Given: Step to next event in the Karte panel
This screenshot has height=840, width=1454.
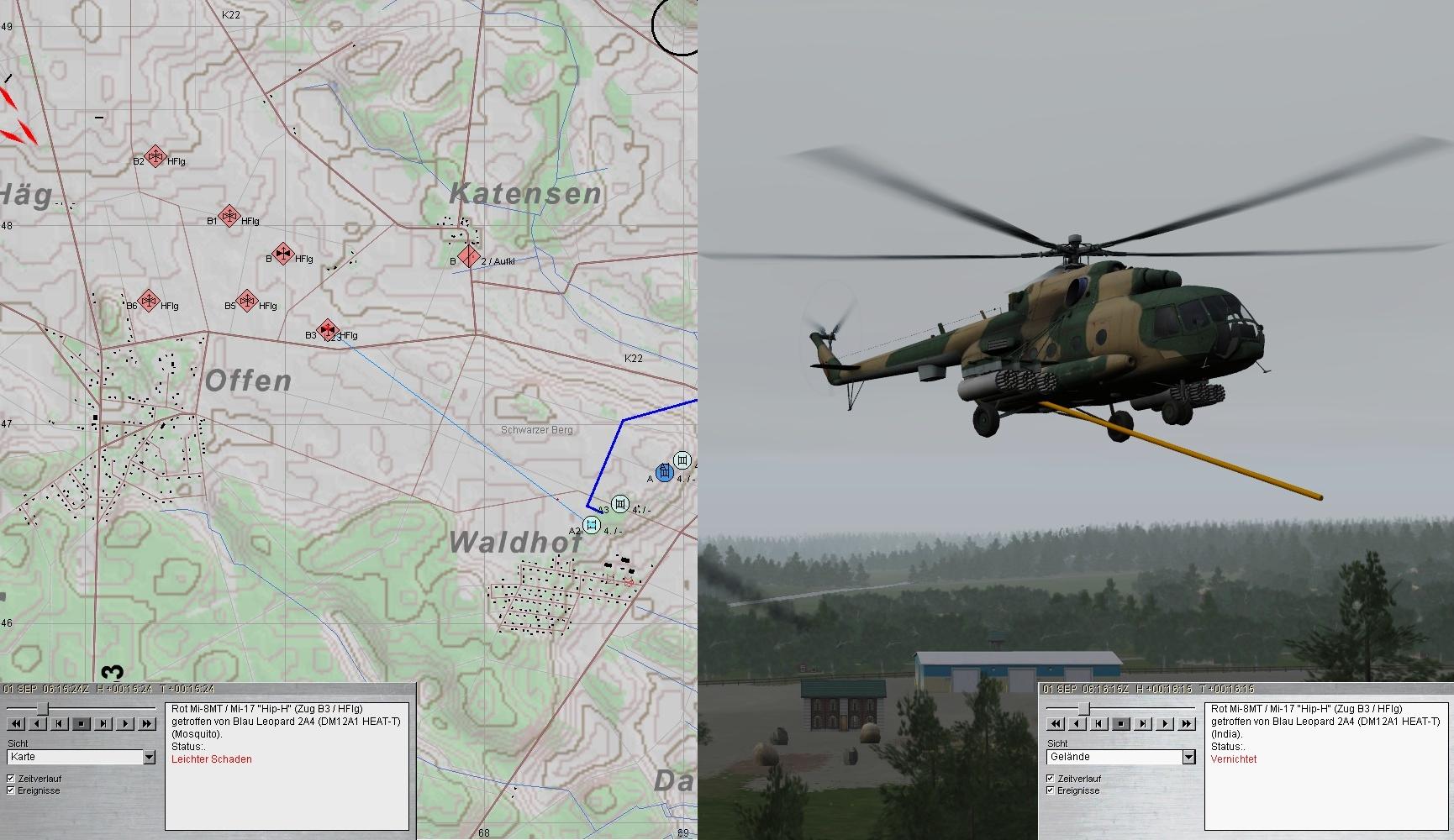Looking at the screenshot, I should pyautogui.click(x=103, y=723).
